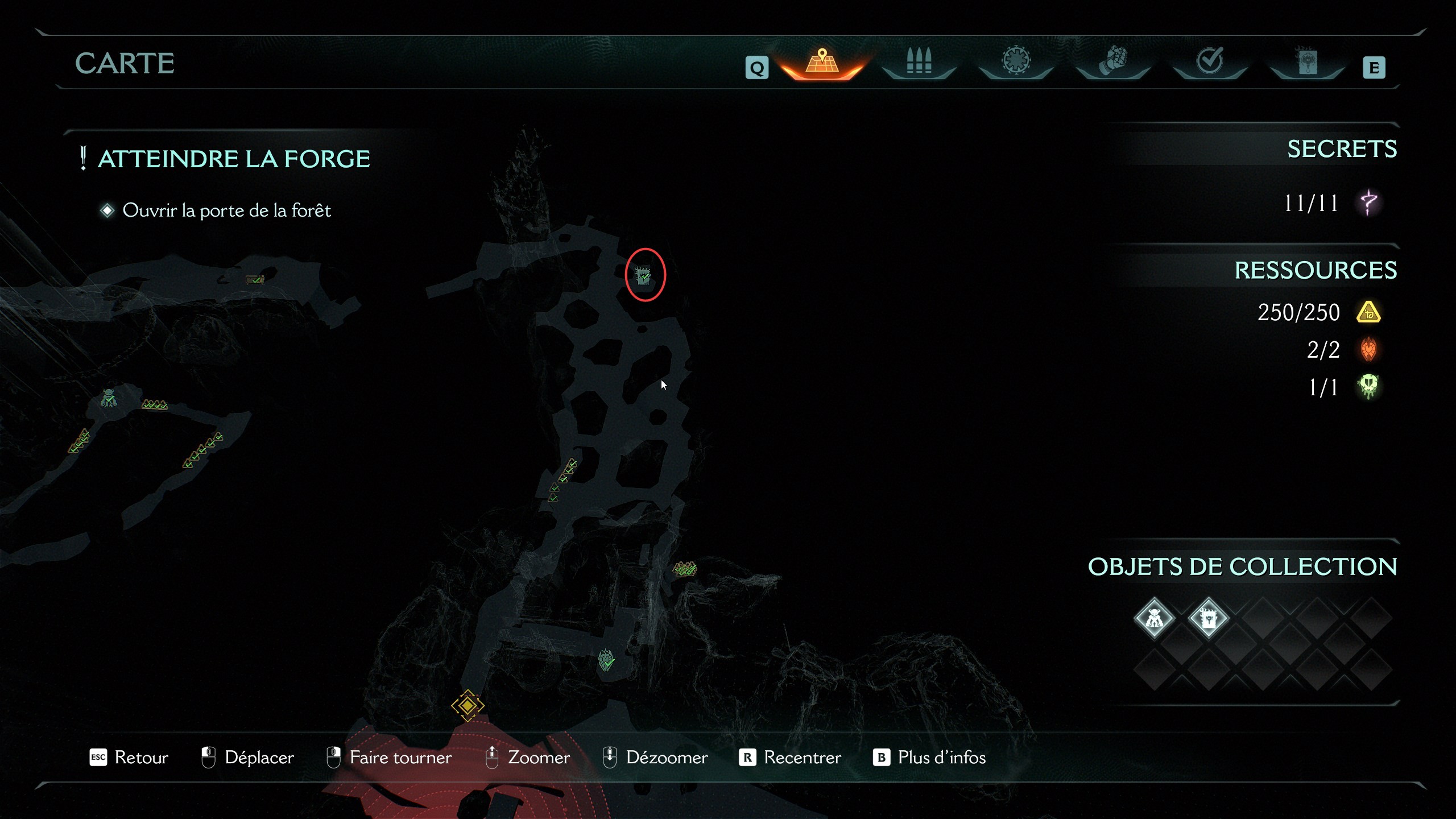Click the purple secrets icon

pos(1368,202)
